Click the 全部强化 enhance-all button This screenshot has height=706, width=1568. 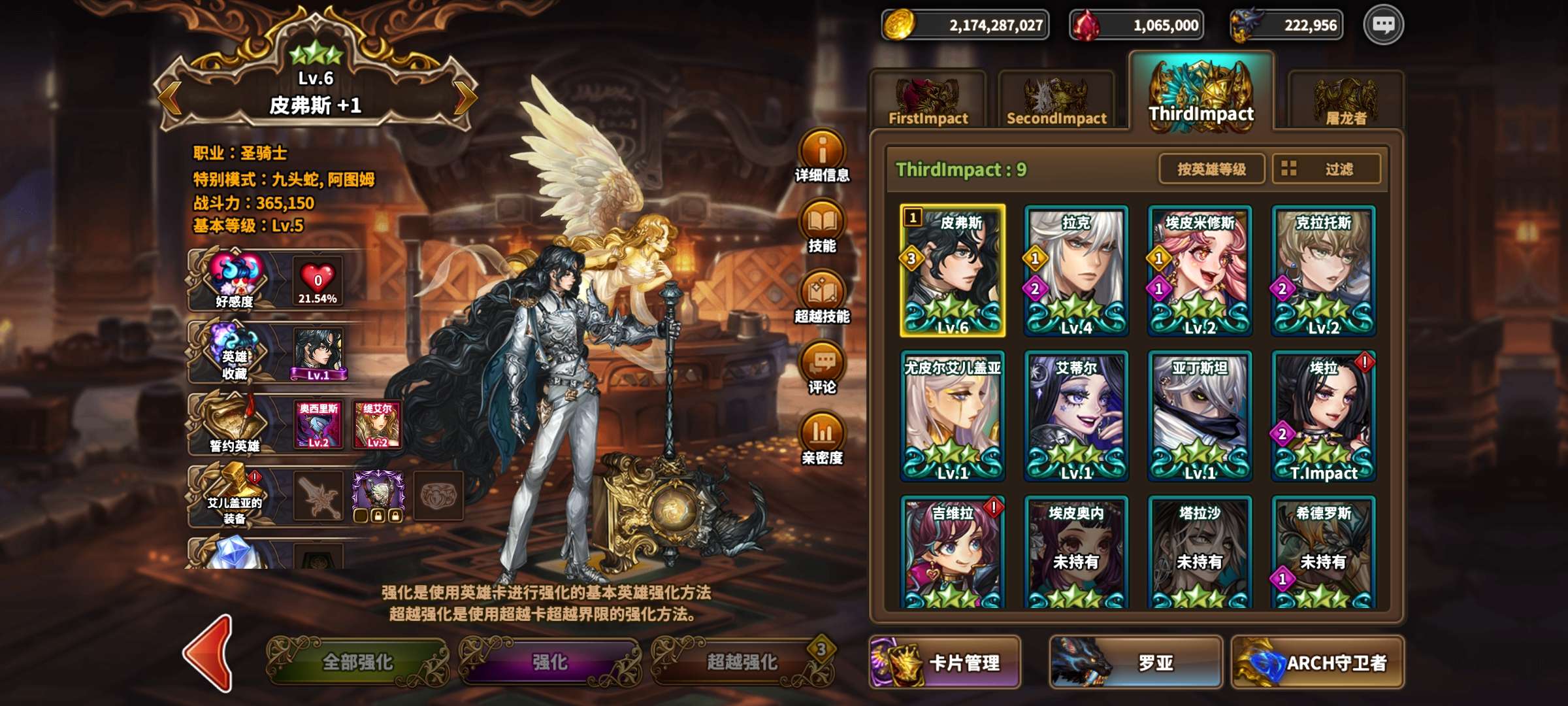click(358, 662)
